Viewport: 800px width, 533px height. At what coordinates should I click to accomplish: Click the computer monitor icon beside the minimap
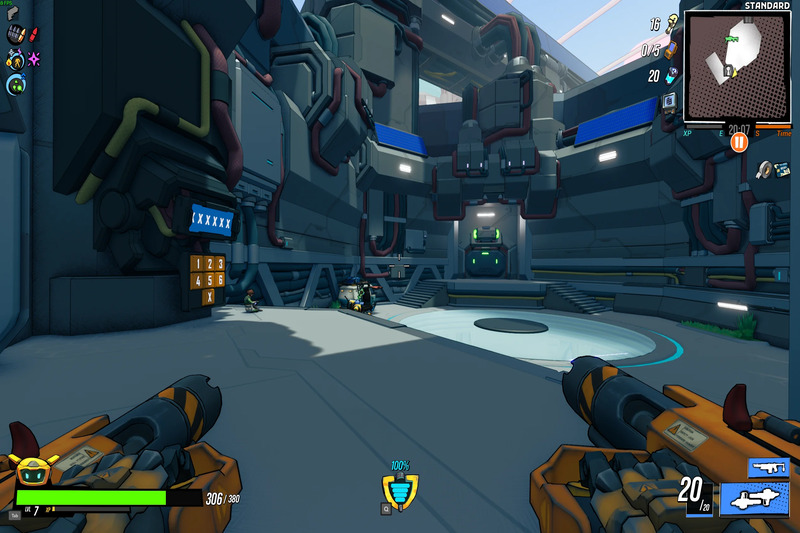point(669,101)
